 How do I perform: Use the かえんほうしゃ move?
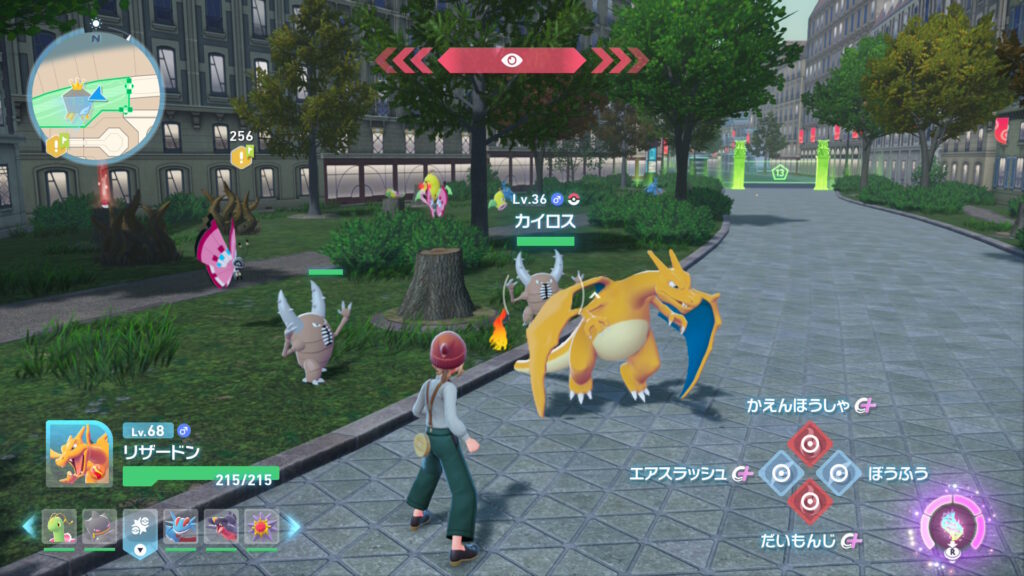click(x=808, y=439)
